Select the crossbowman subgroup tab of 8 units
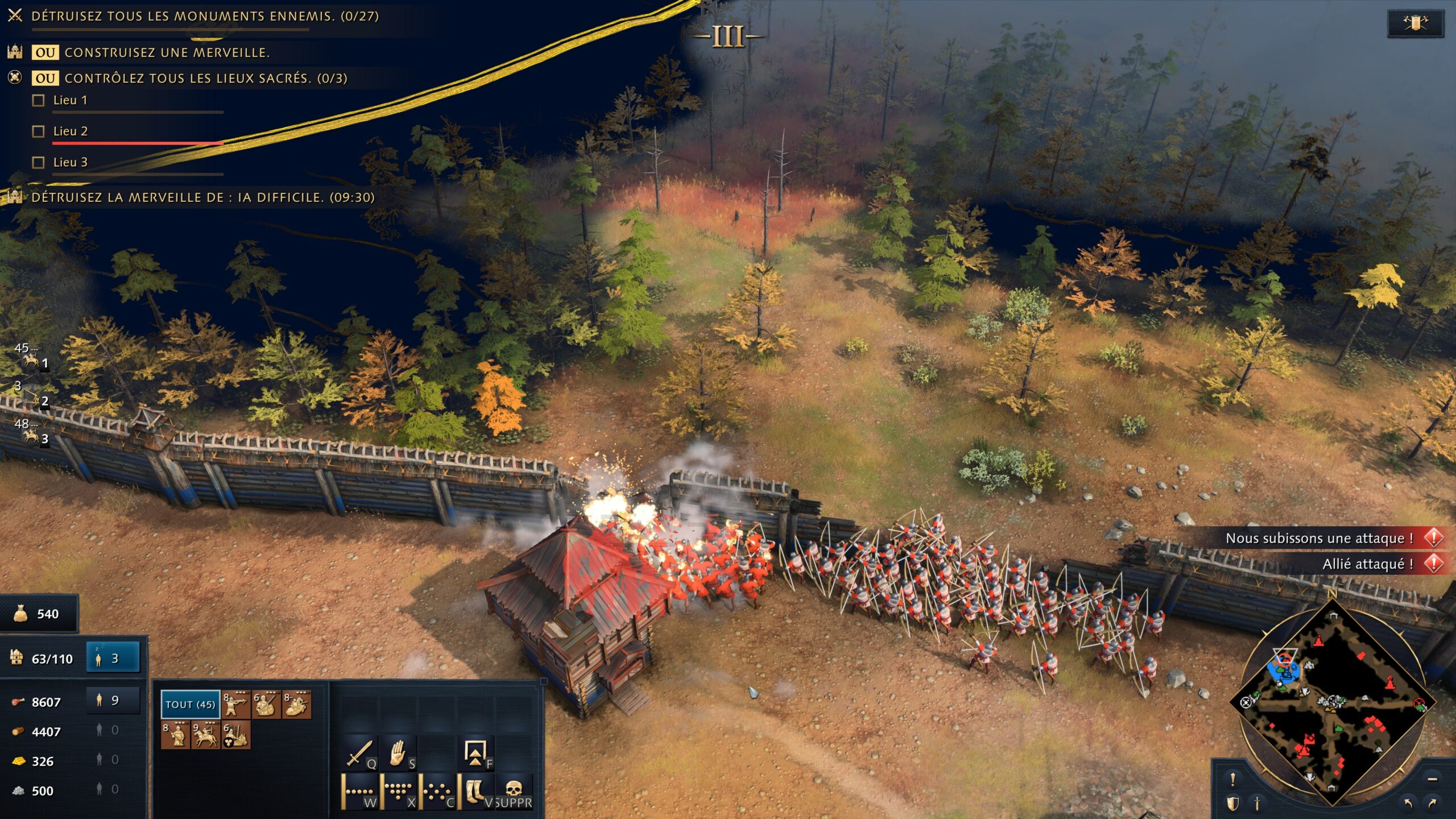Viewport: 1456px width, 819px height. [235, 704]
